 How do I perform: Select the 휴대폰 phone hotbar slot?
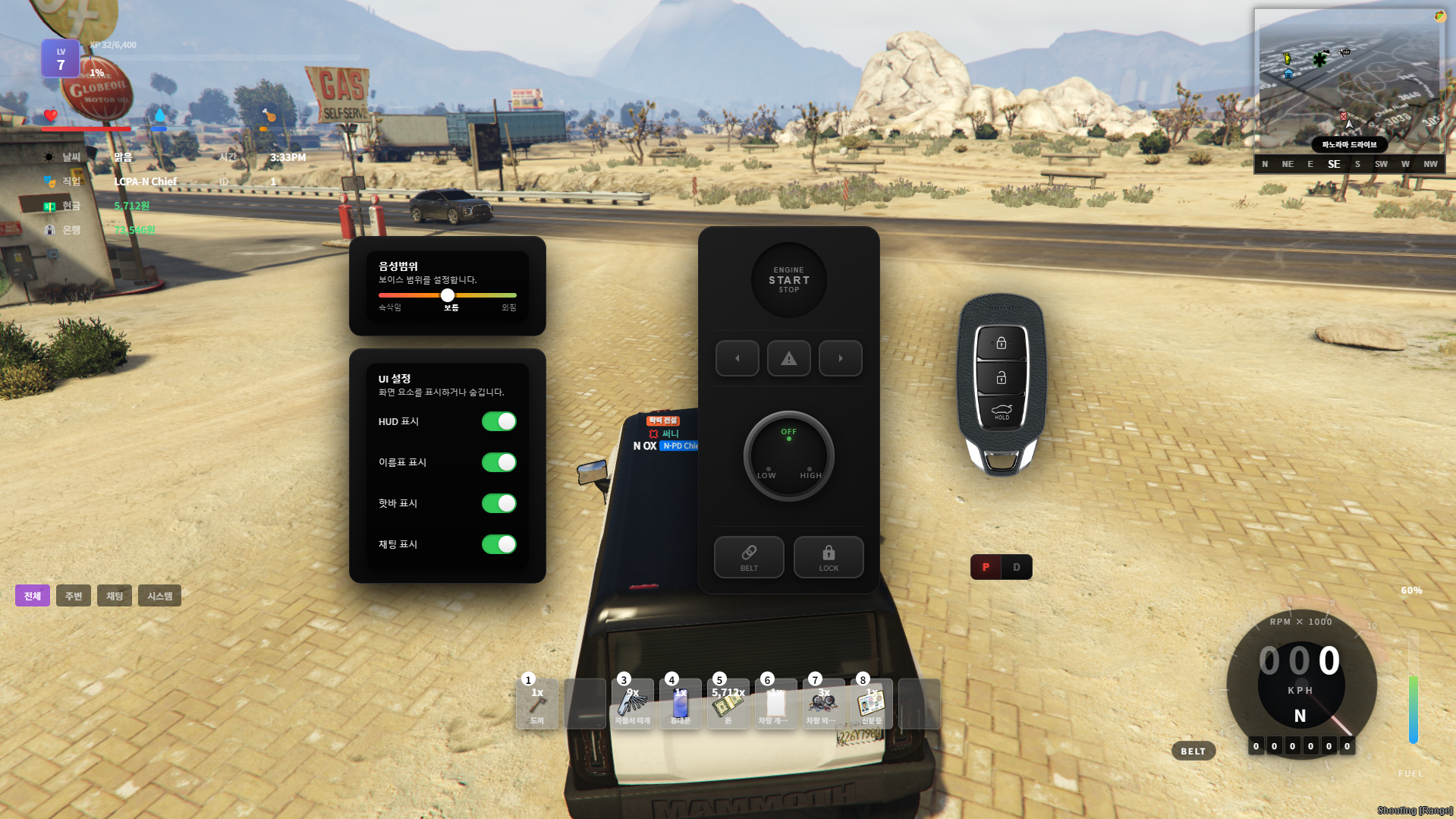680,704
